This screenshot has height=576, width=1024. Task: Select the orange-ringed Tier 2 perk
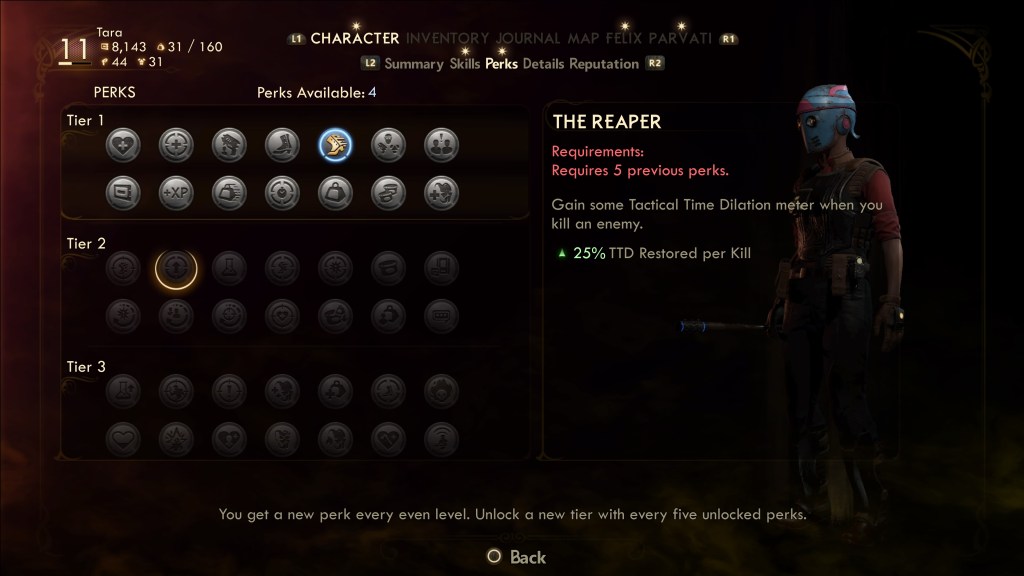[176, 268]
